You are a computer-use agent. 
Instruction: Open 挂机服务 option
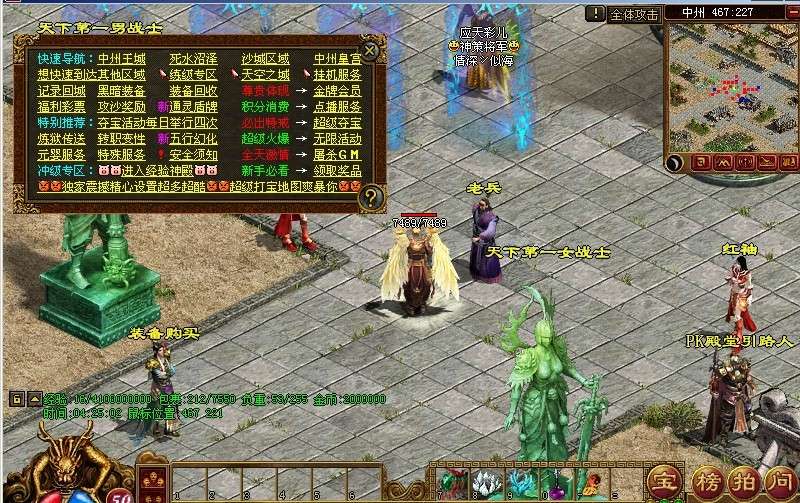point(338,75)
